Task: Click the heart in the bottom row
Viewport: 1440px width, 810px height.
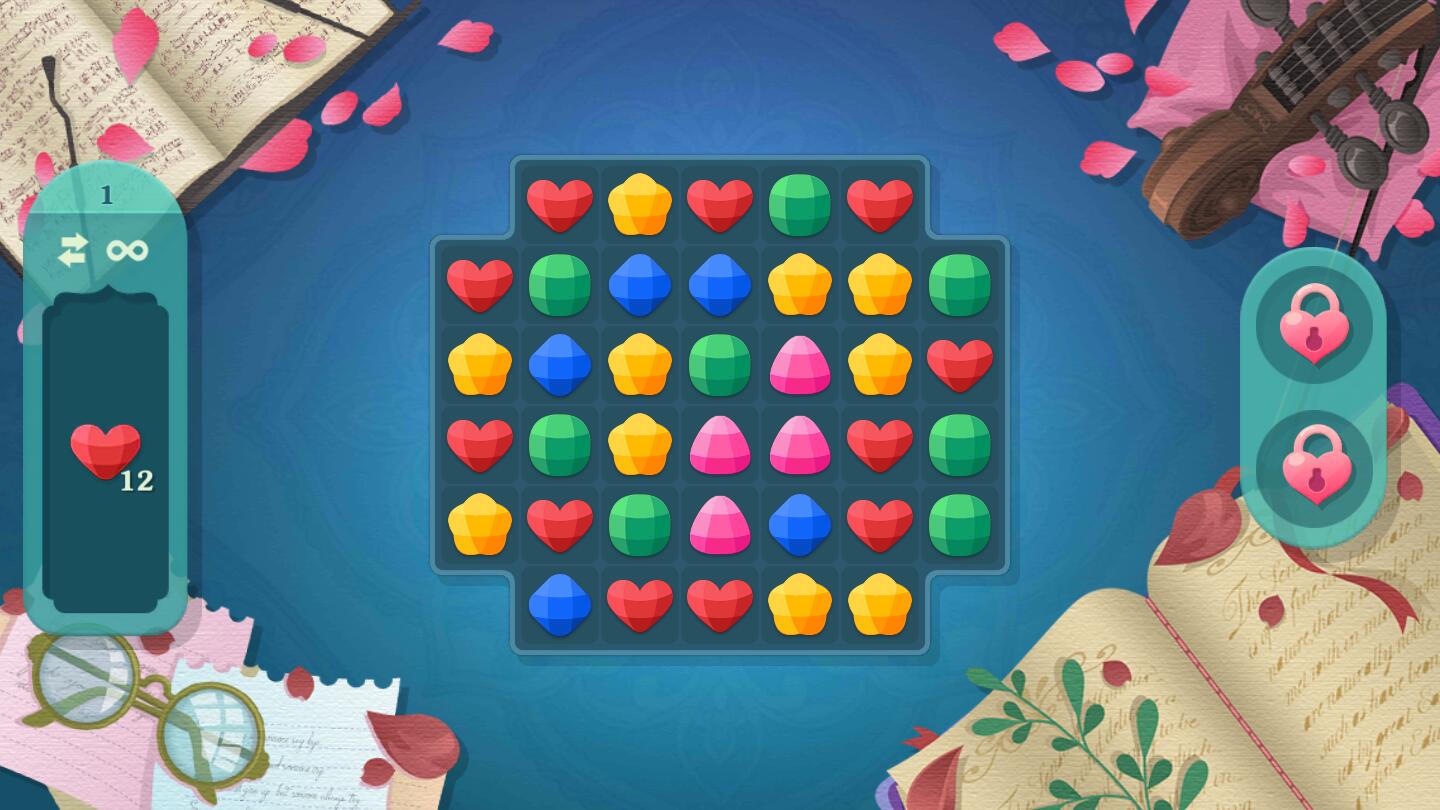Action: (x=639, y=604)
